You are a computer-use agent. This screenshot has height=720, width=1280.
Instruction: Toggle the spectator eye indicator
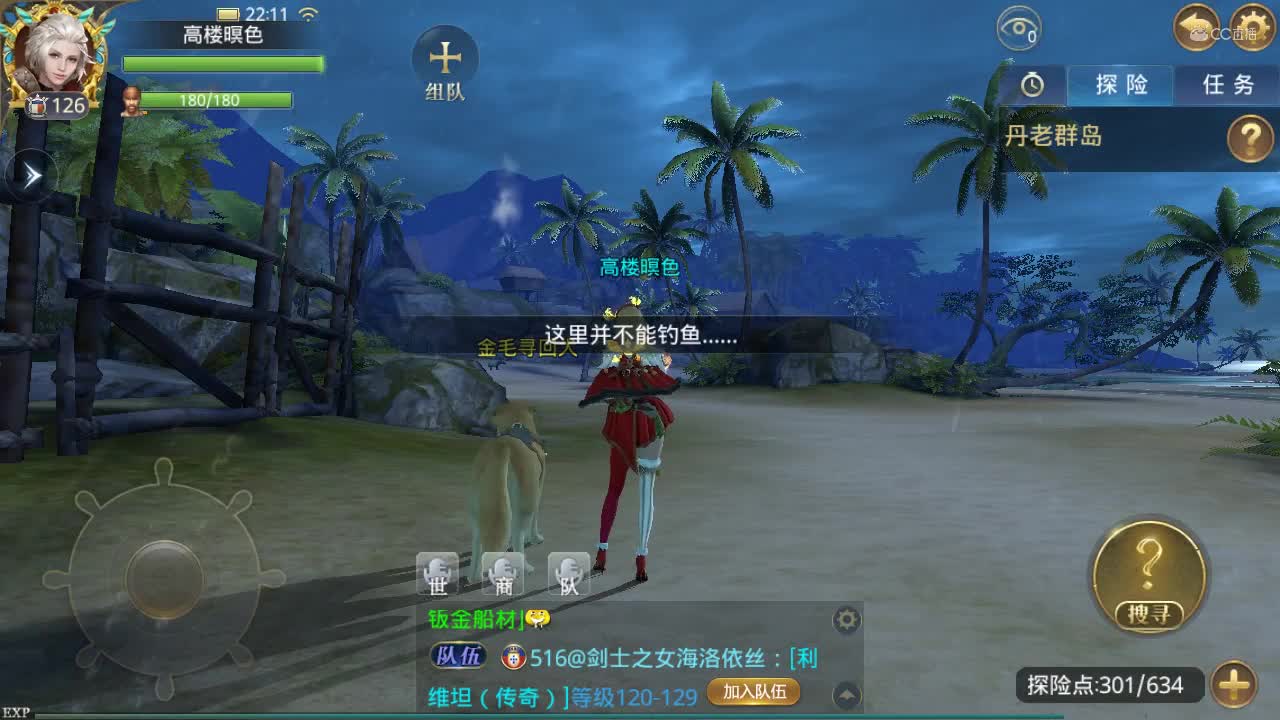(x=1021, y=29)
